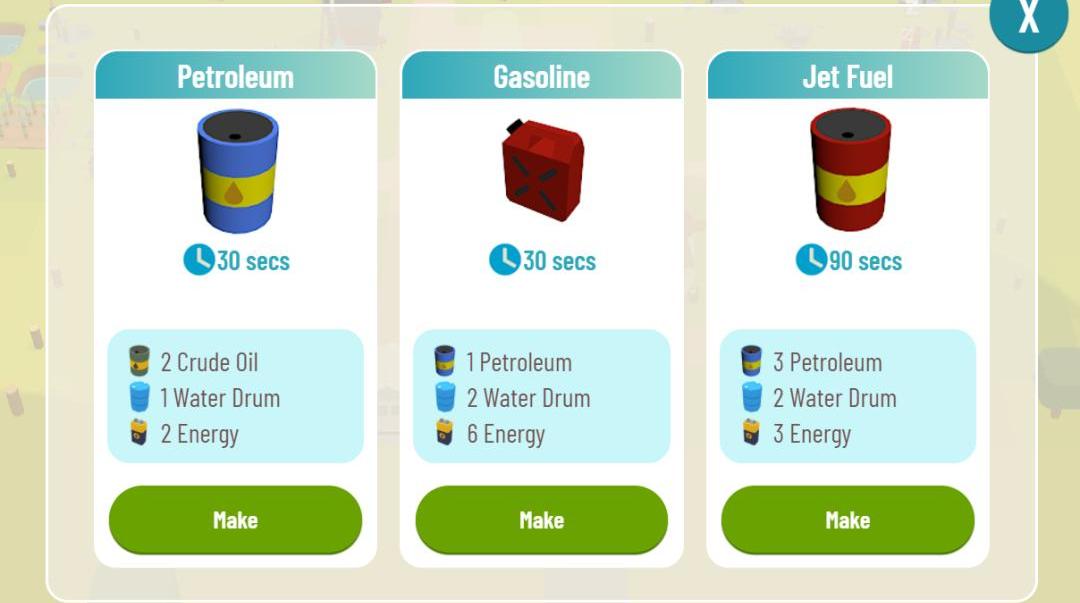Close the crafting panel with X

[1028, 18]
